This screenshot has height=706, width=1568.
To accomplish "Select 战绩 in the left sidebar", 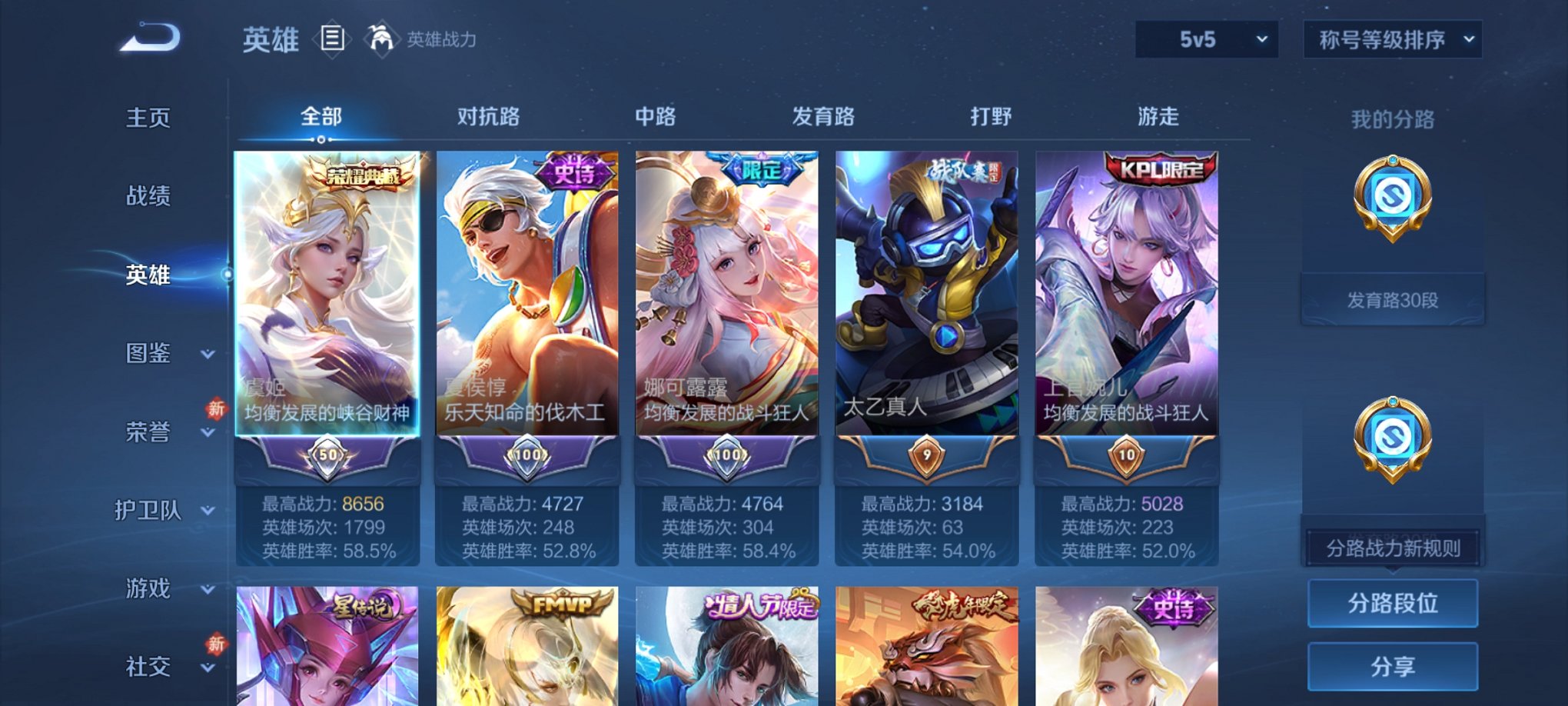I will click(x=148, y=197).
